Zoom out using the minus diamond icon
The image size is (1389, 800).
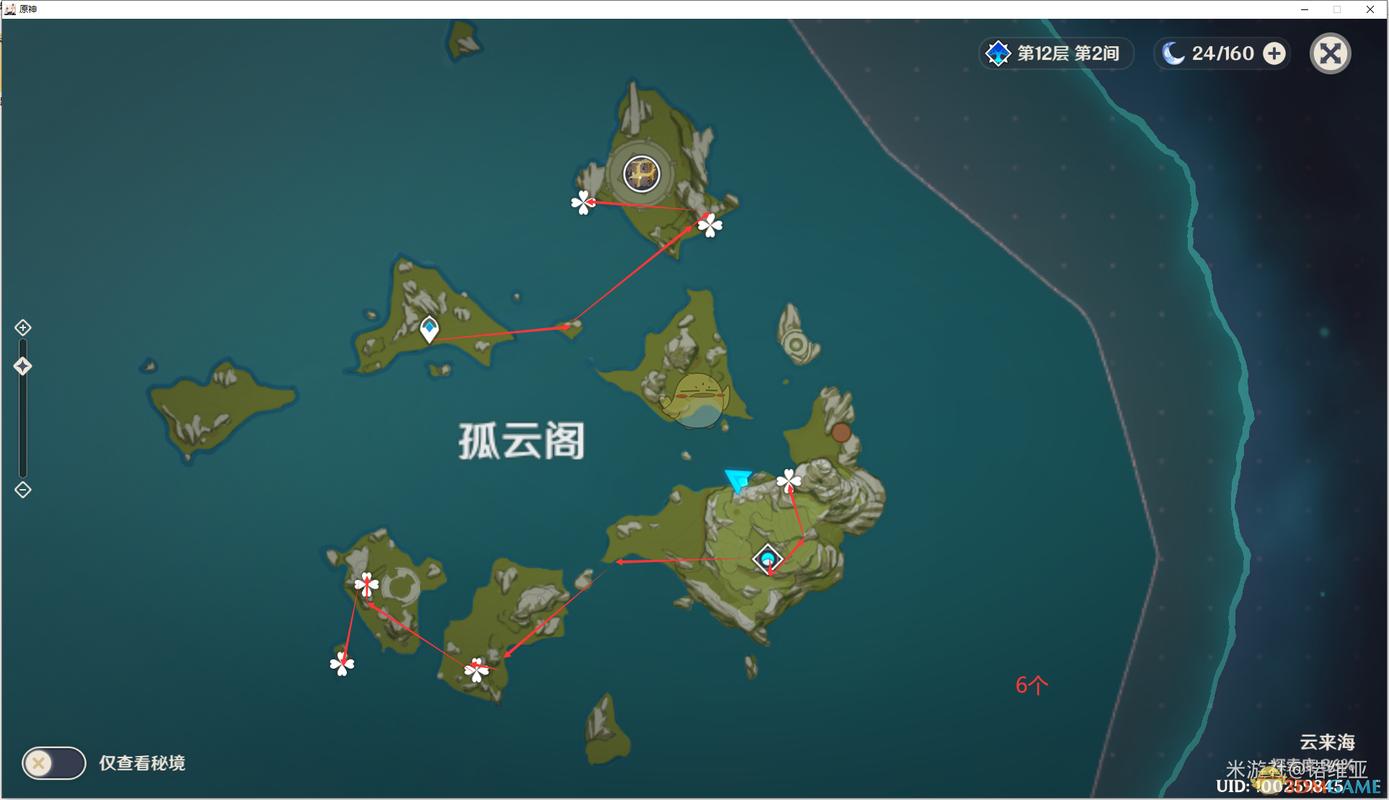[x=22, y=489]
